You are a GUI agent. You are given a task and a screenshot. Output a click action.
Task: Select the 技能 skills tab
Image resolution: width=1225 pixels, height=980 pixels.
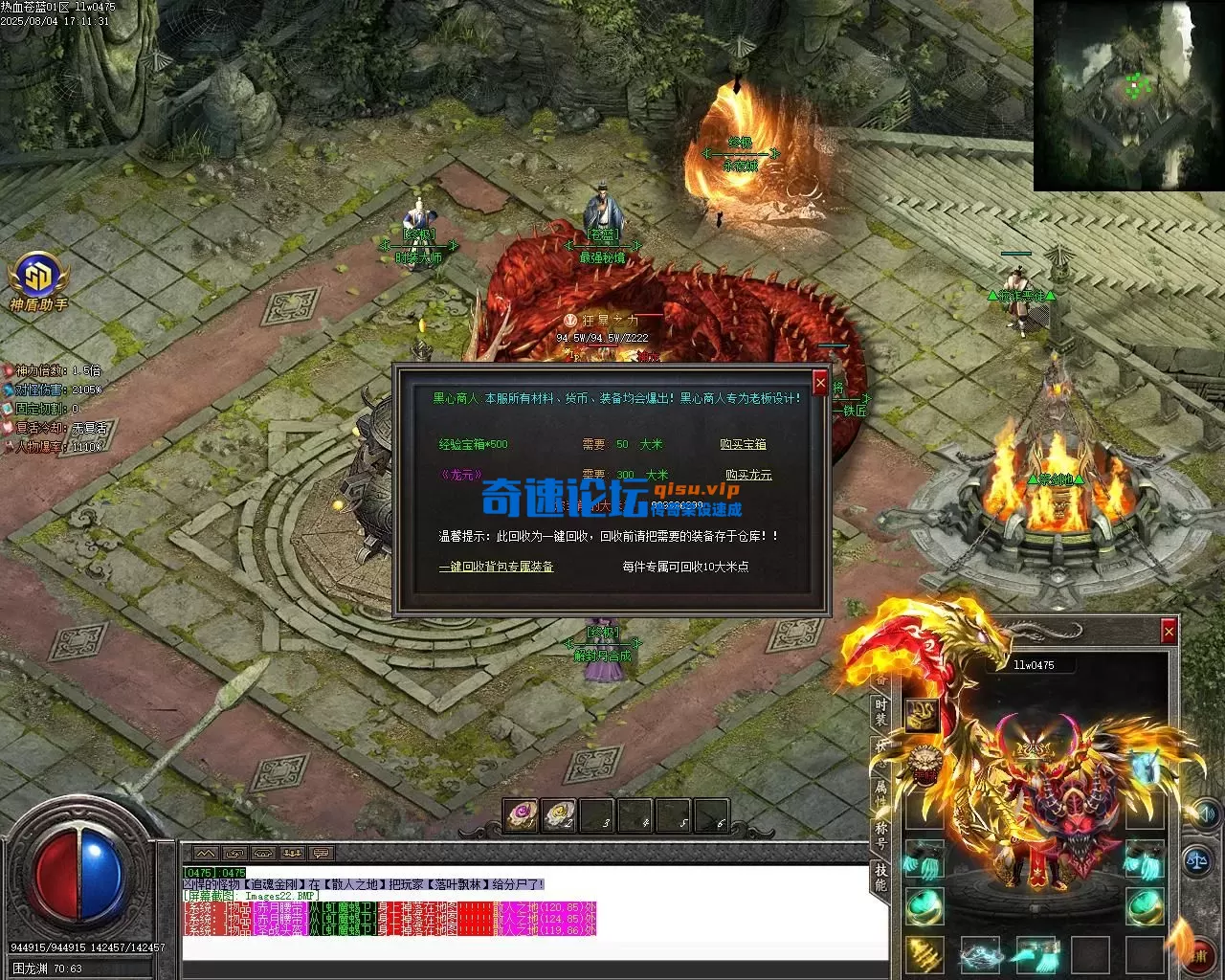pyautogui.click(x=880, y=876)
